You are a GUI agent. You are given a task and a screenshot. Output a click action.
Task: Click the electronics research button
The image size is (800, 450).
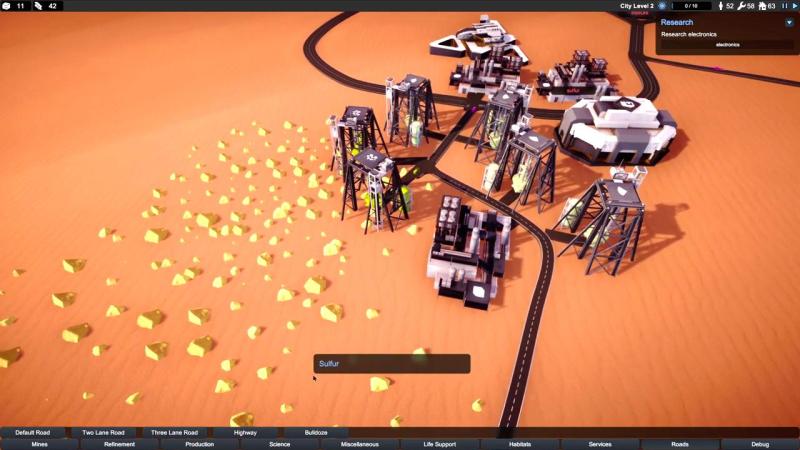point(727,45)
